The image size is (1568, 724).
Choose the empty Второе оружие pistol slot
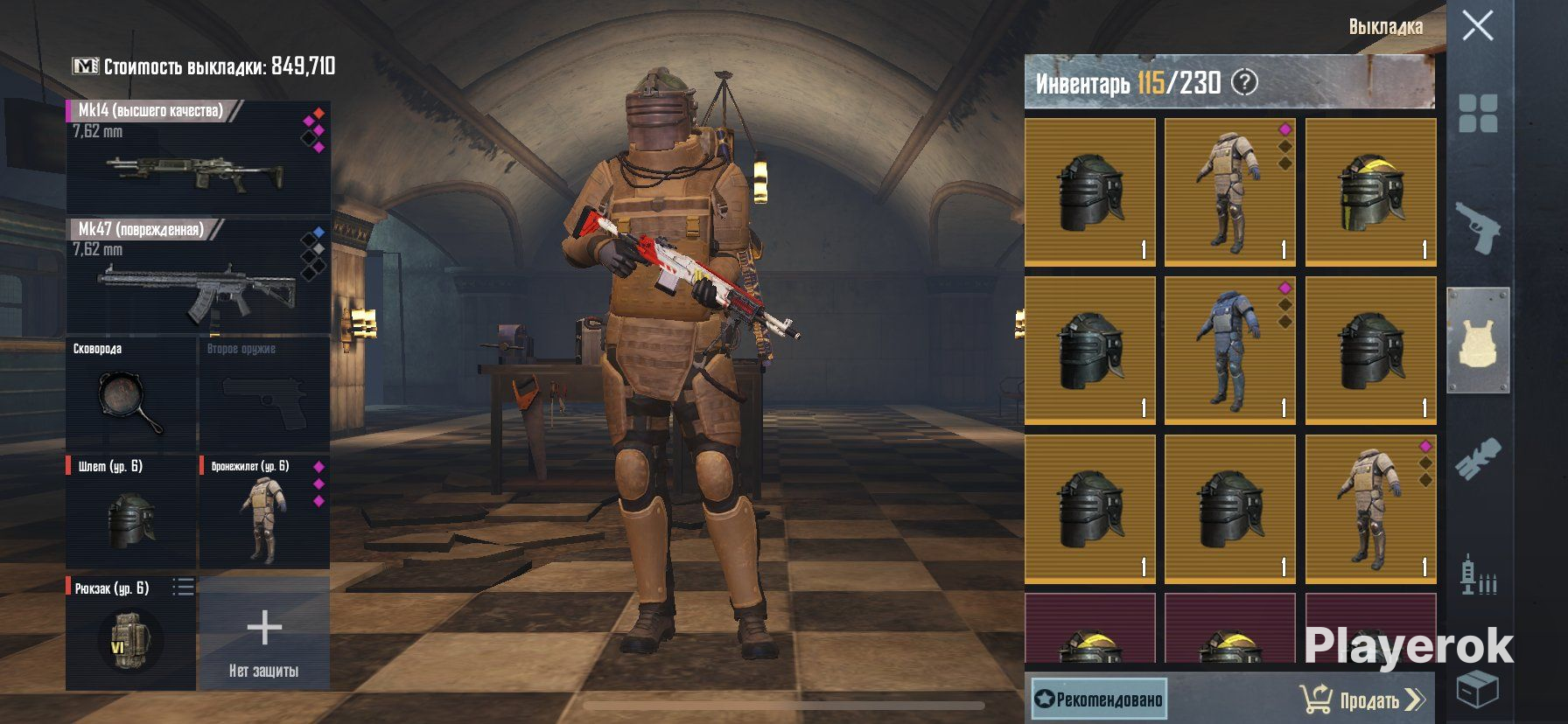[264, 395]
